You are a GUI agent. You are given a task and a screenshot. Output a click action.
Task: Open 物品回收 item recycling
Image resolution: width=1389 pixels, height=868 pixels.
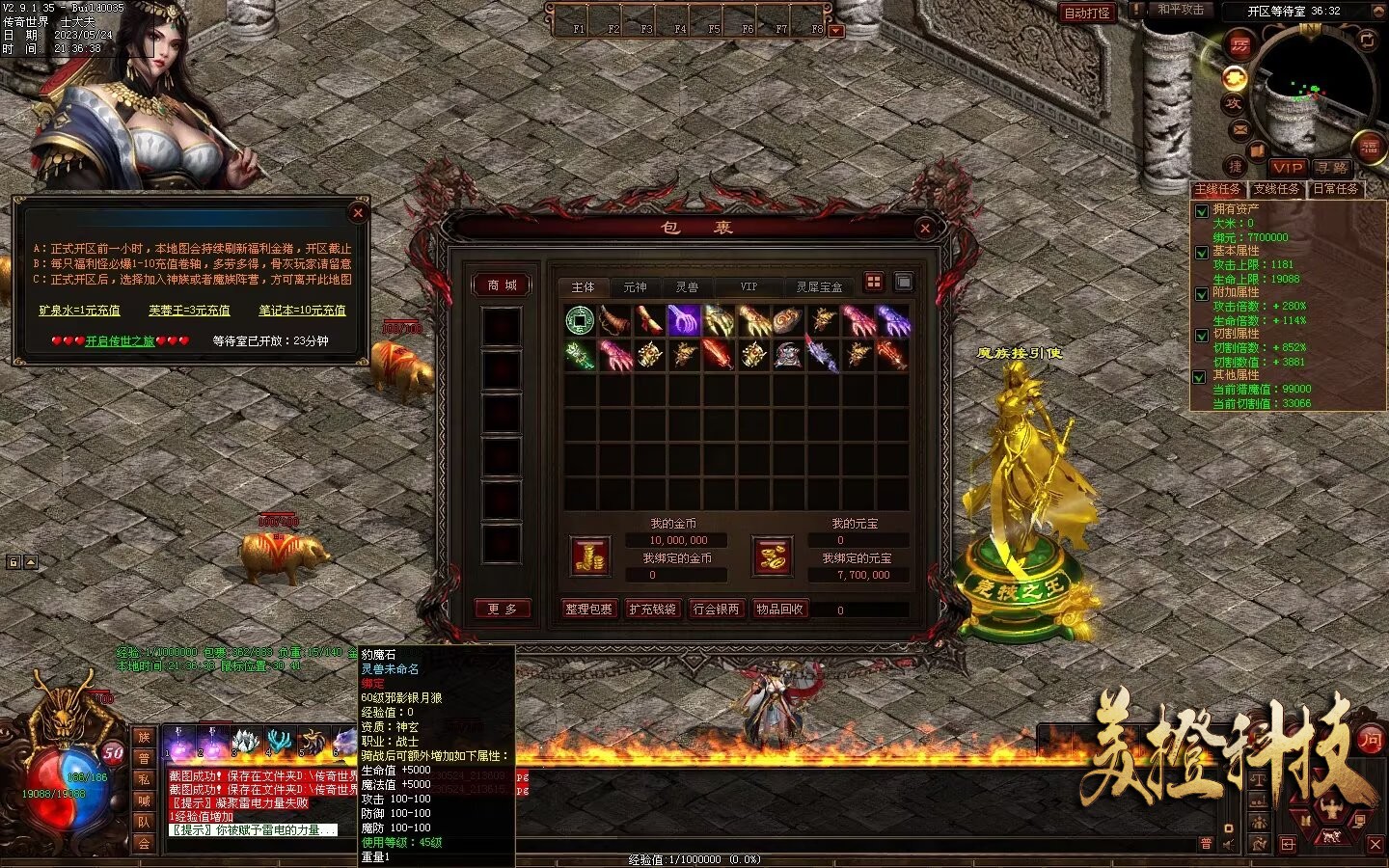pyautogui.click(x=780, y=610)
